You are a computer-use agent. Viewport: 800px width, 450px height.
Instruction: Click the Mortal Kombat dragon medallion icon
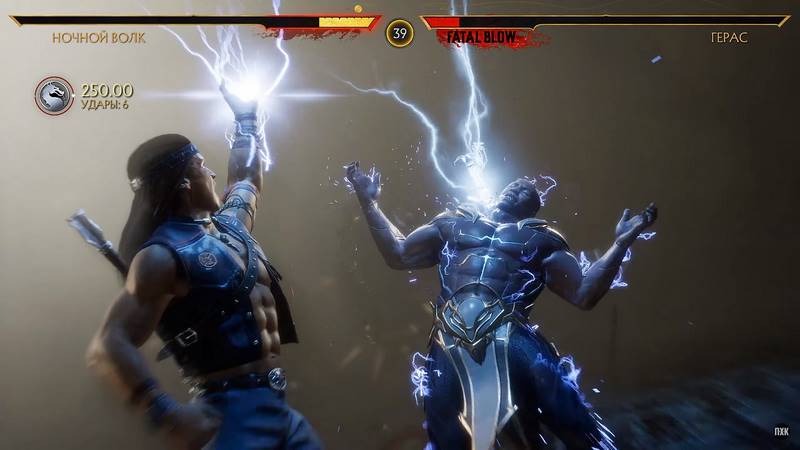54,96
